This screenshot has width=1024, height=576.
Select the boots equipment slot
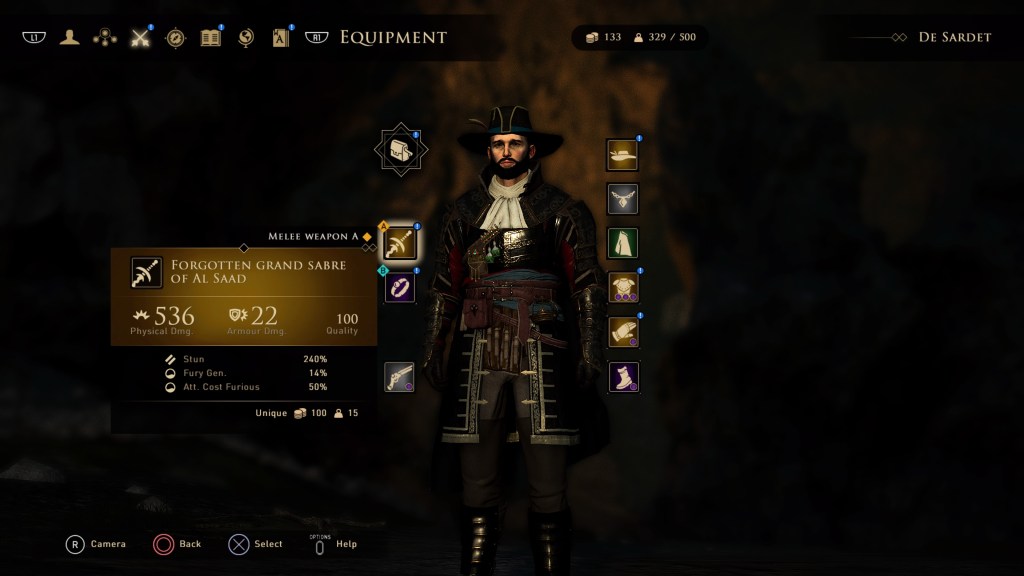[x=622, y=377]
